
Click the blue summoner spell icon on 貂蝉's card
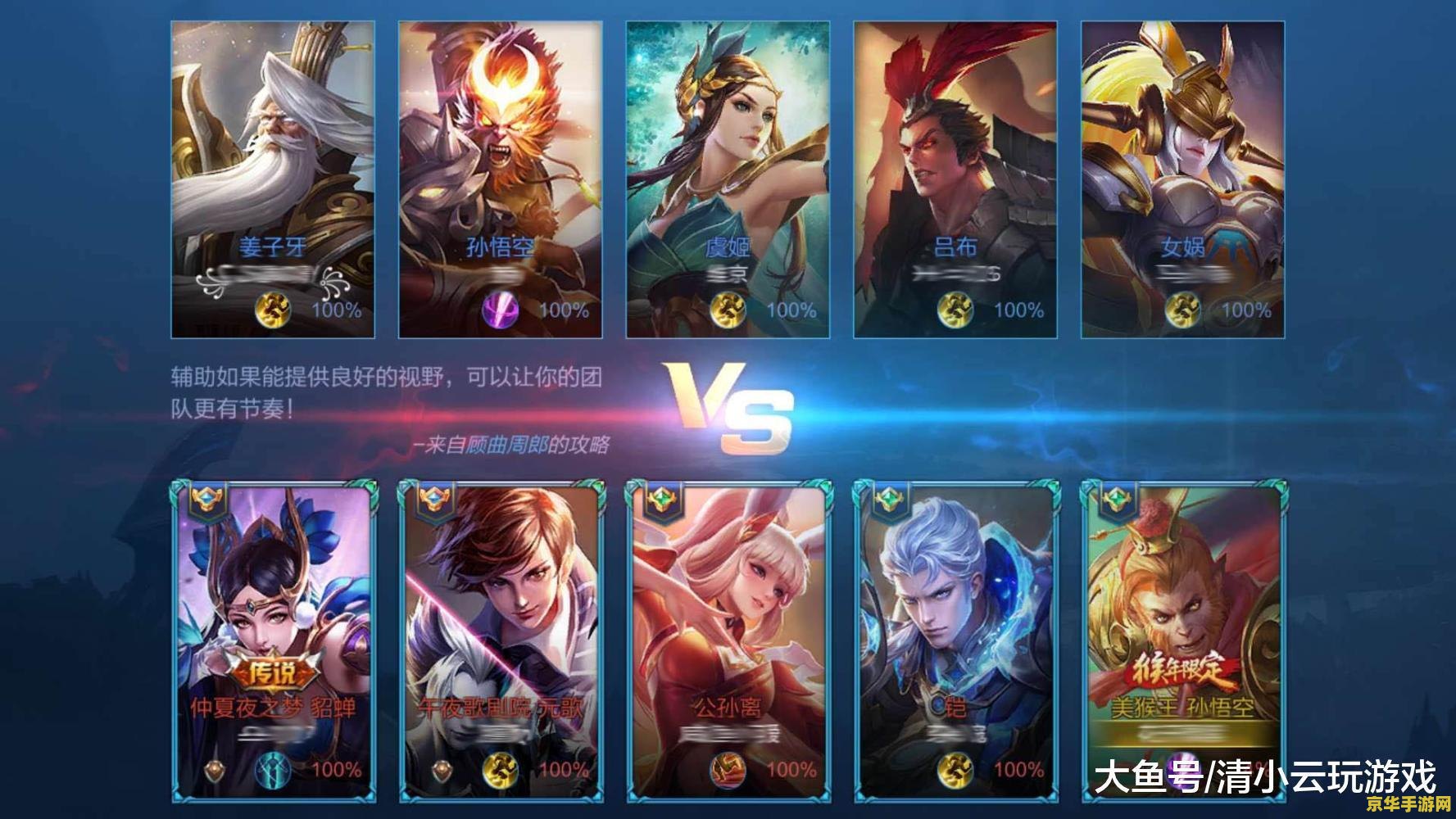coord(273,771)
